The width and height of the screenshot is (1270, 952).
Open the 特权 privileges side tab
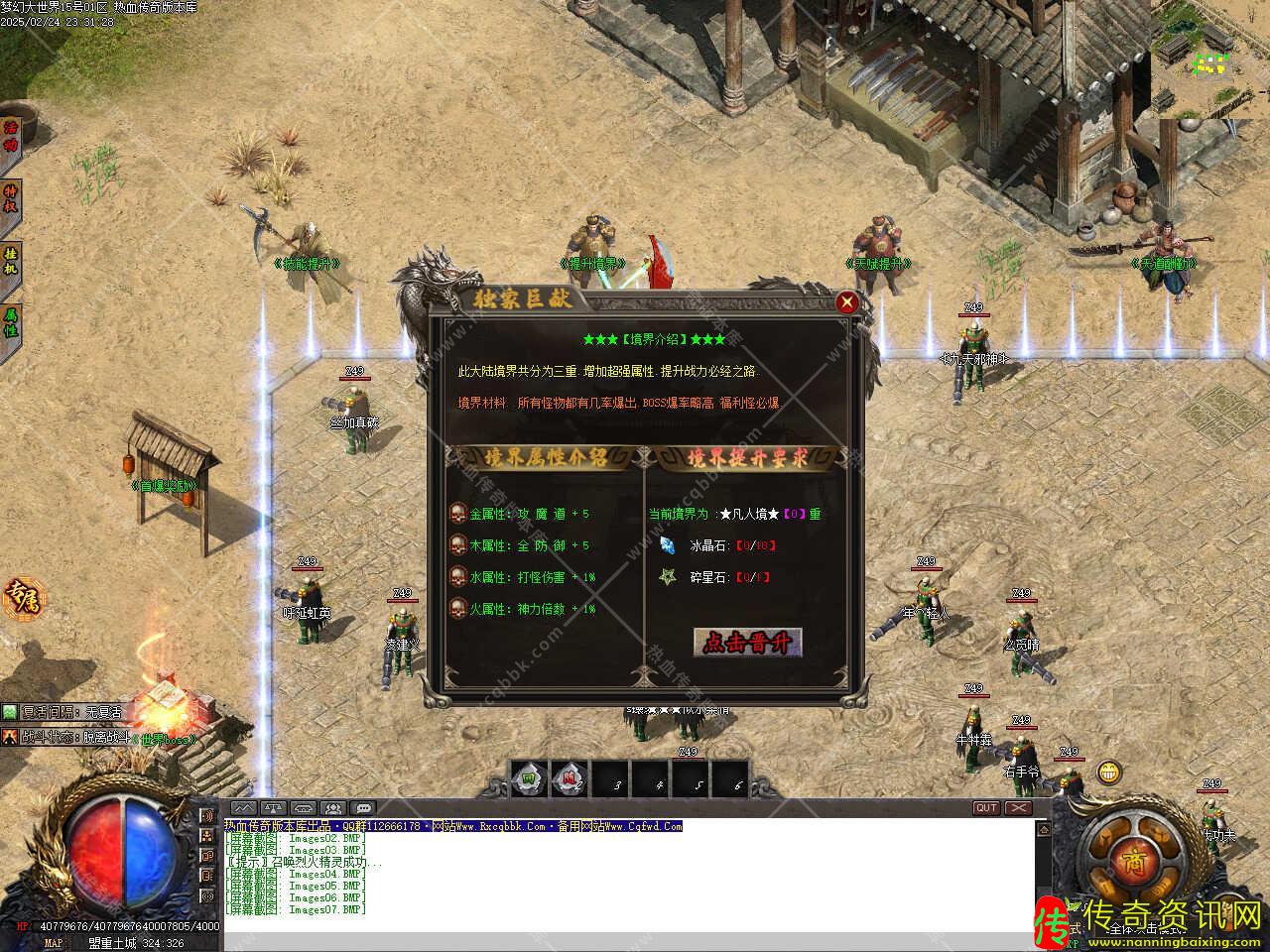11,197
